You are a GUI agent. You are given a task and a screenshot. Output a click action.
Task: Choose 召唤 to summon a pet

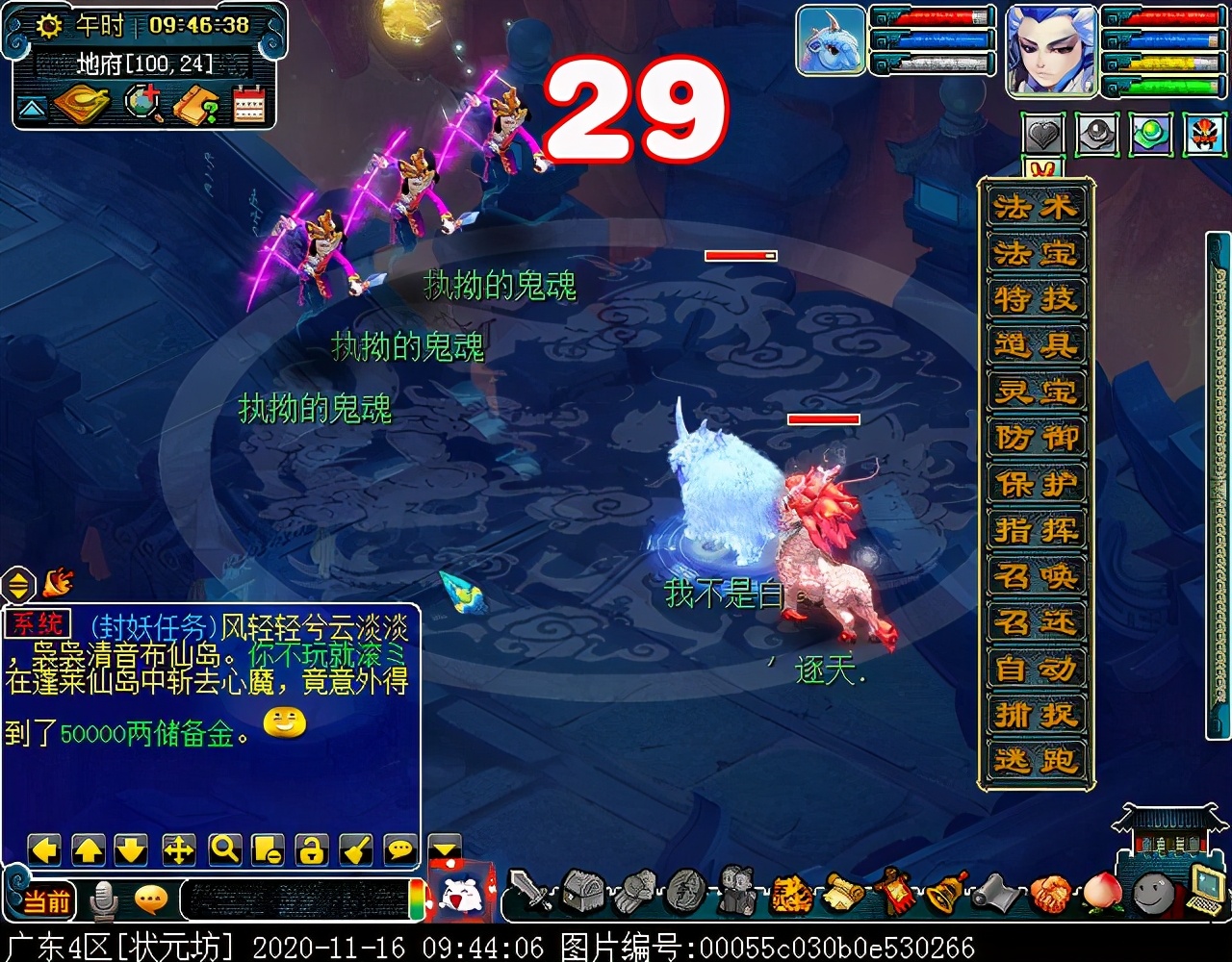1036,576
